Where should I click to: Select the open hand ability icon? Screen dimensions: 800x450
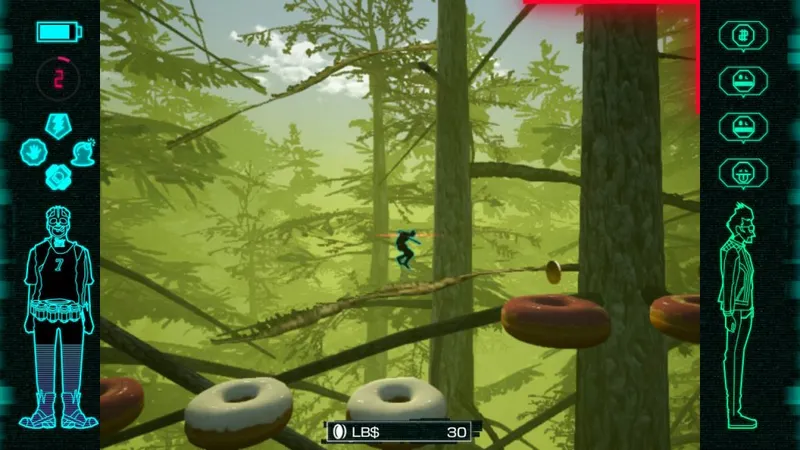[36, 152]
